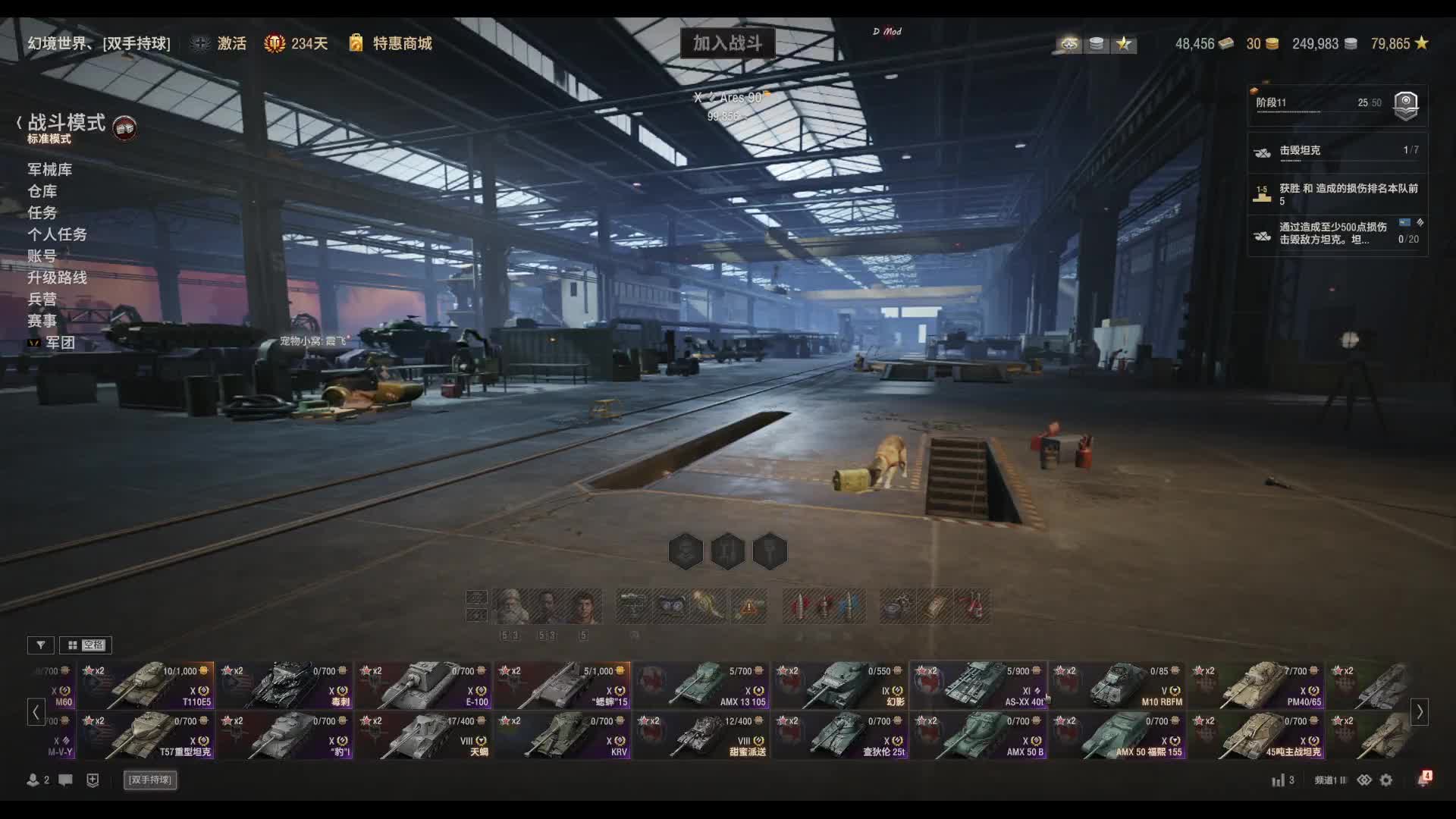Show the 军团 clan page
This screenshot has height=819, width=1456.
click(60, 343)
